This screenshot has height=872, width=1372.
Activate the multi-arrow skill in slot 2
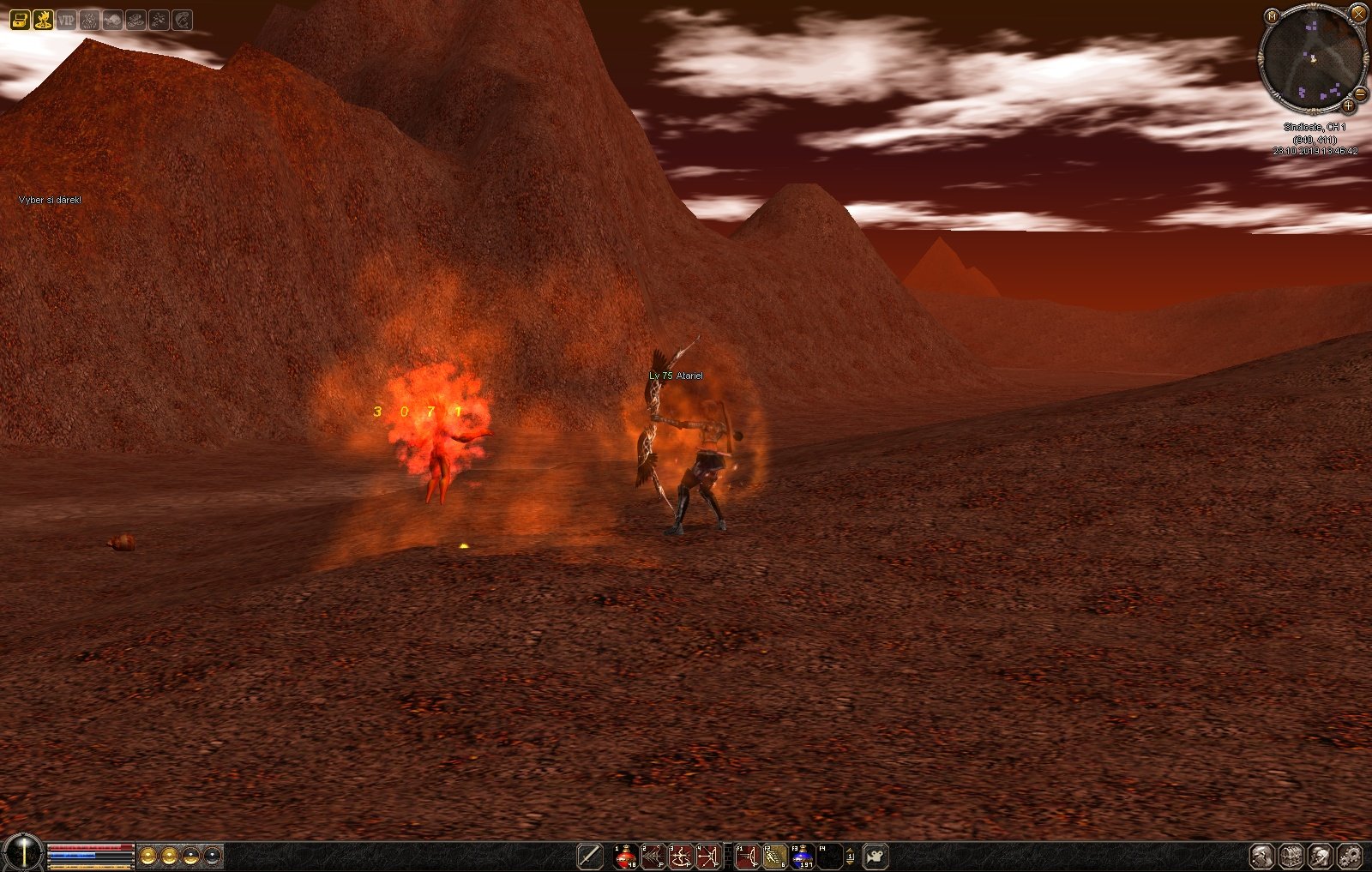(x=653, y=856)
